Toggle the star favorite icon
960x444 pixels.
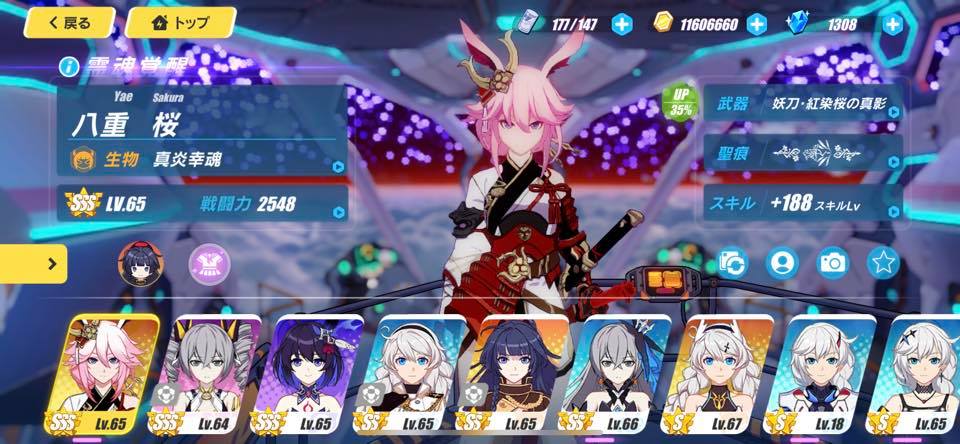(883, 263)
